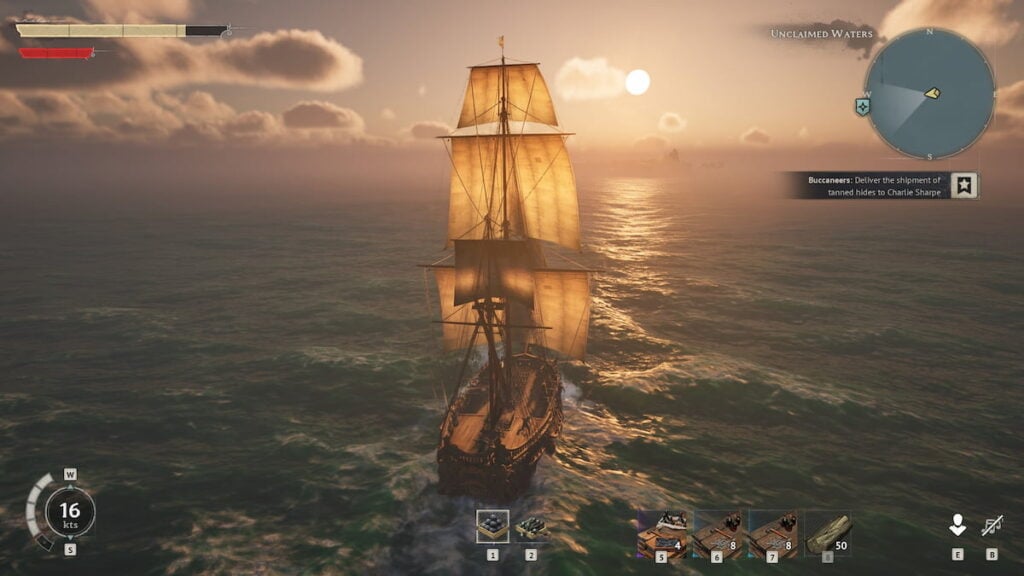Toggle the crossed-out music note icon
Screen dimensions: 1024x576
pos(992,525)
